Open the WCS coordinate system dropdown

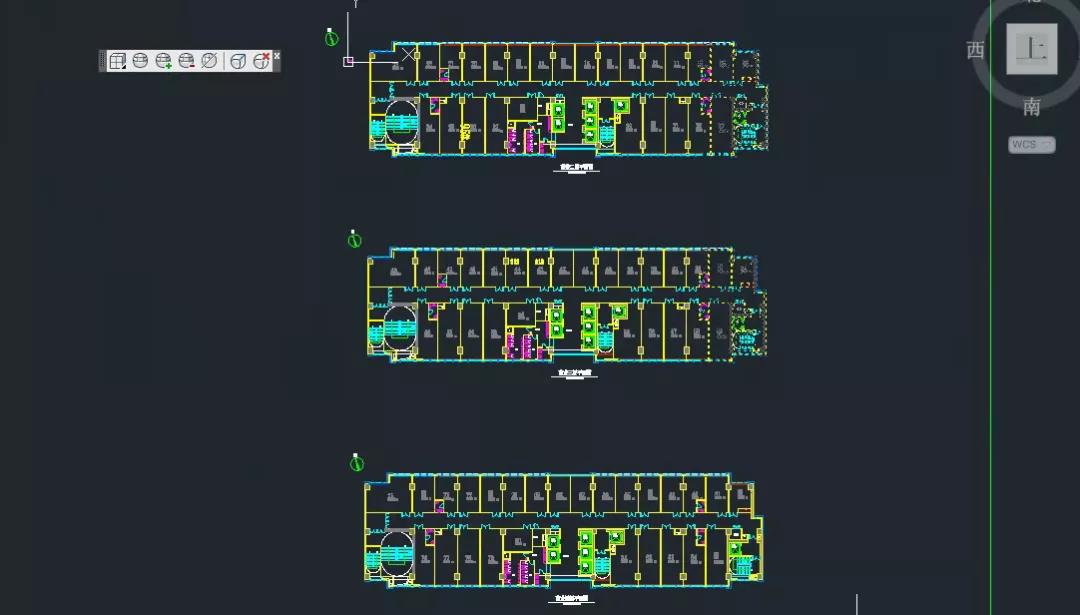pyautogui.click(x=1031, y=145)
